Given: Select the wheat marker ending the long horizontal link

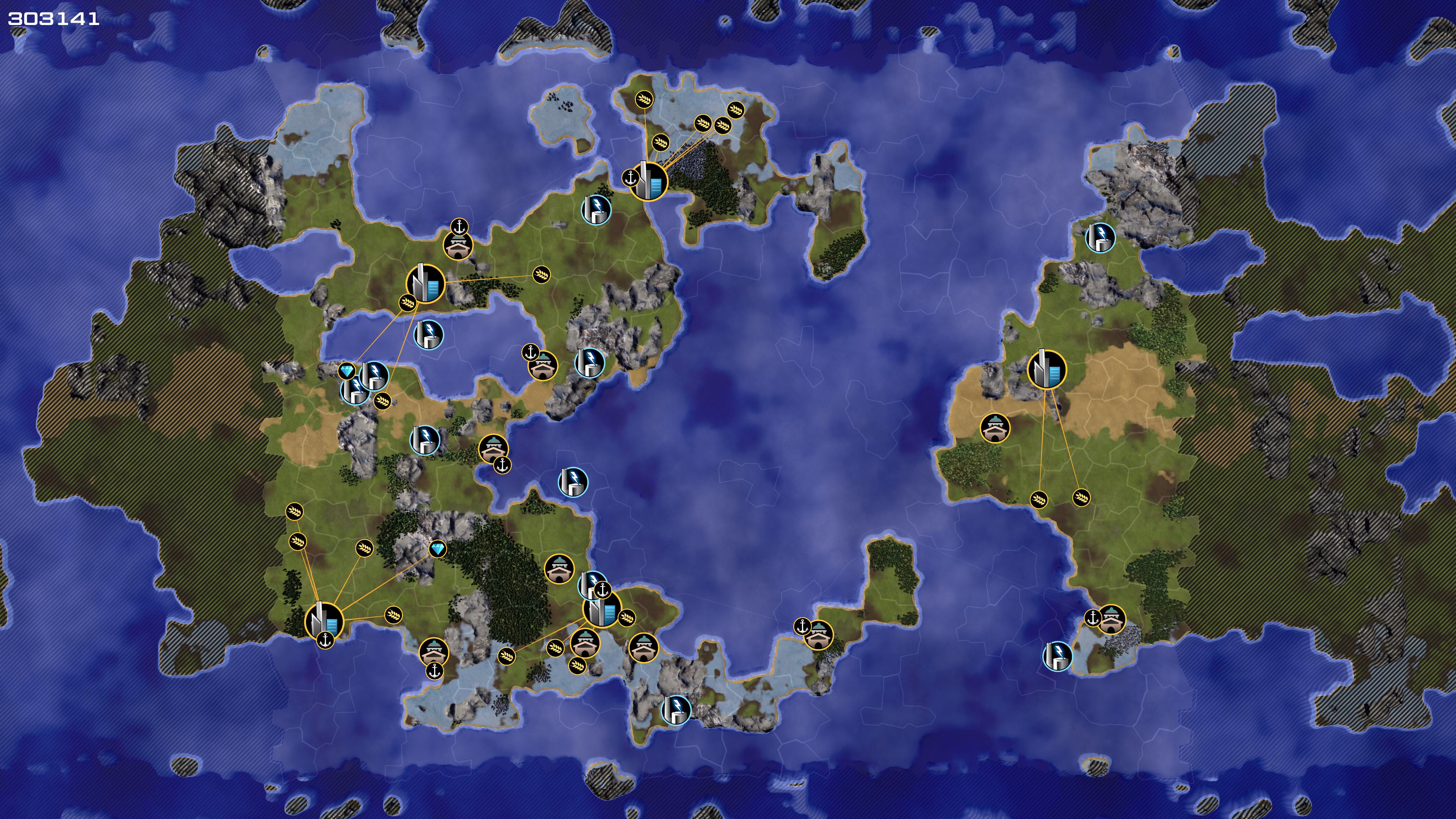Looking at the screenshot, I should pos(541,275).
